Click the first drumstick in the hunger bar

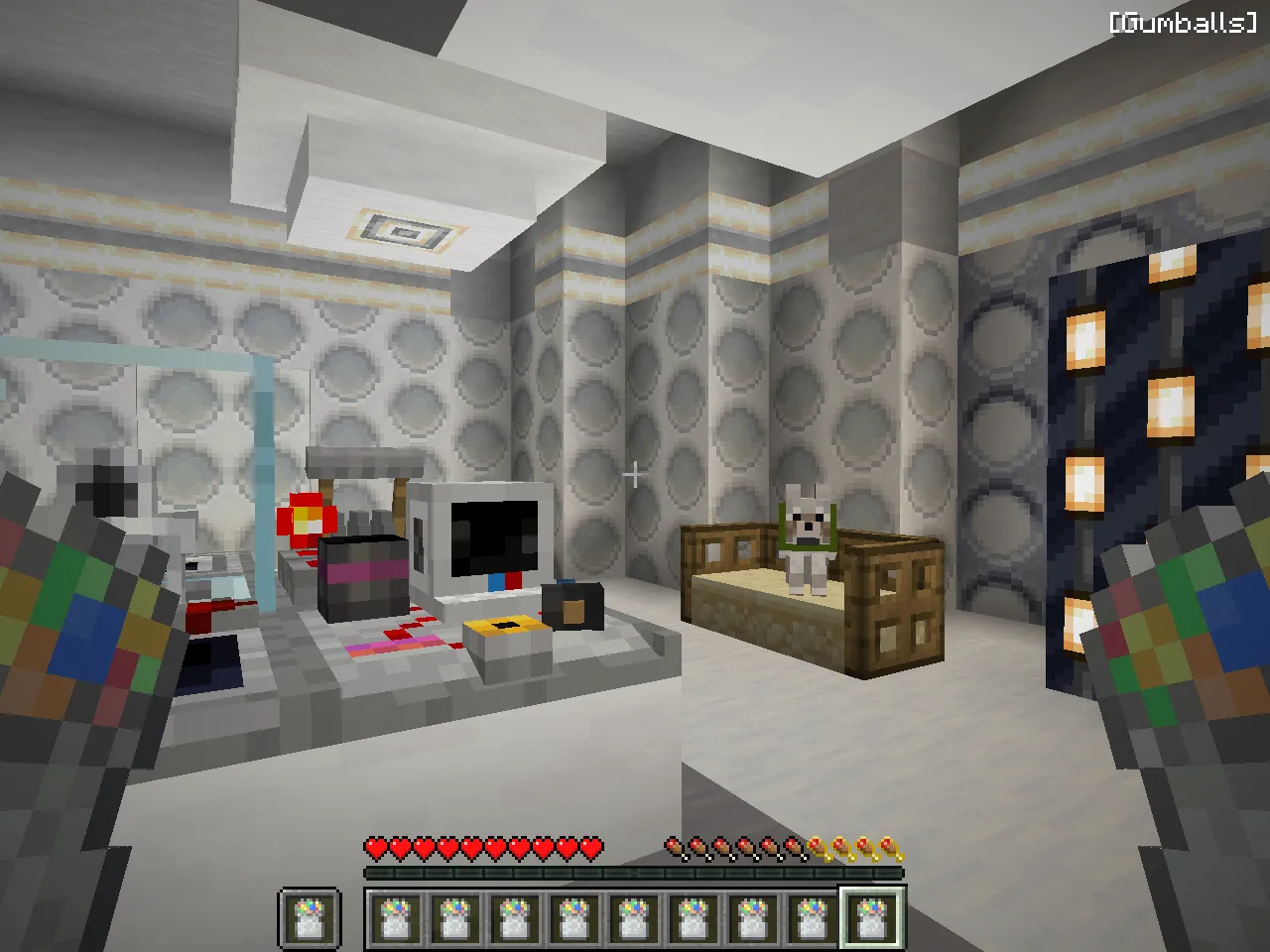[x=671, y=847]
